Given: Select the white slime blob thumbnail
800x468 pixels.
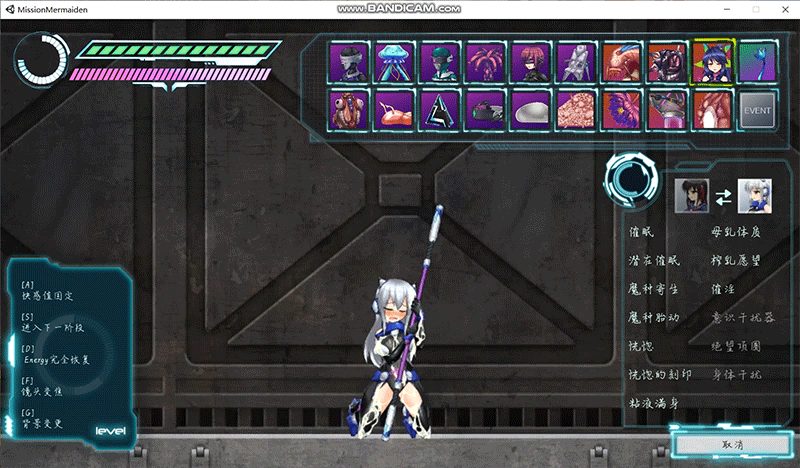Looking at the screenshot, I should point(530,109).
